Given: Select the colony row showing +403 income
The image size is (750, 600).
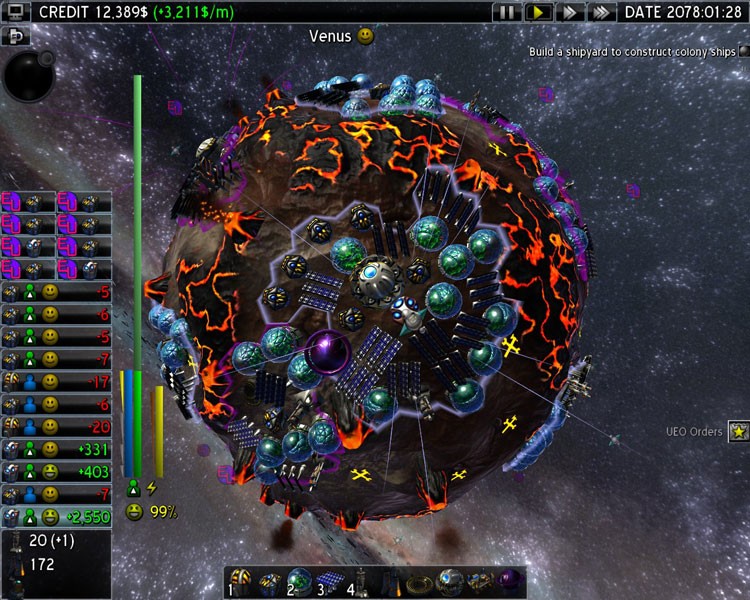Looking at the screenshot, I should (x=56, y=472).
